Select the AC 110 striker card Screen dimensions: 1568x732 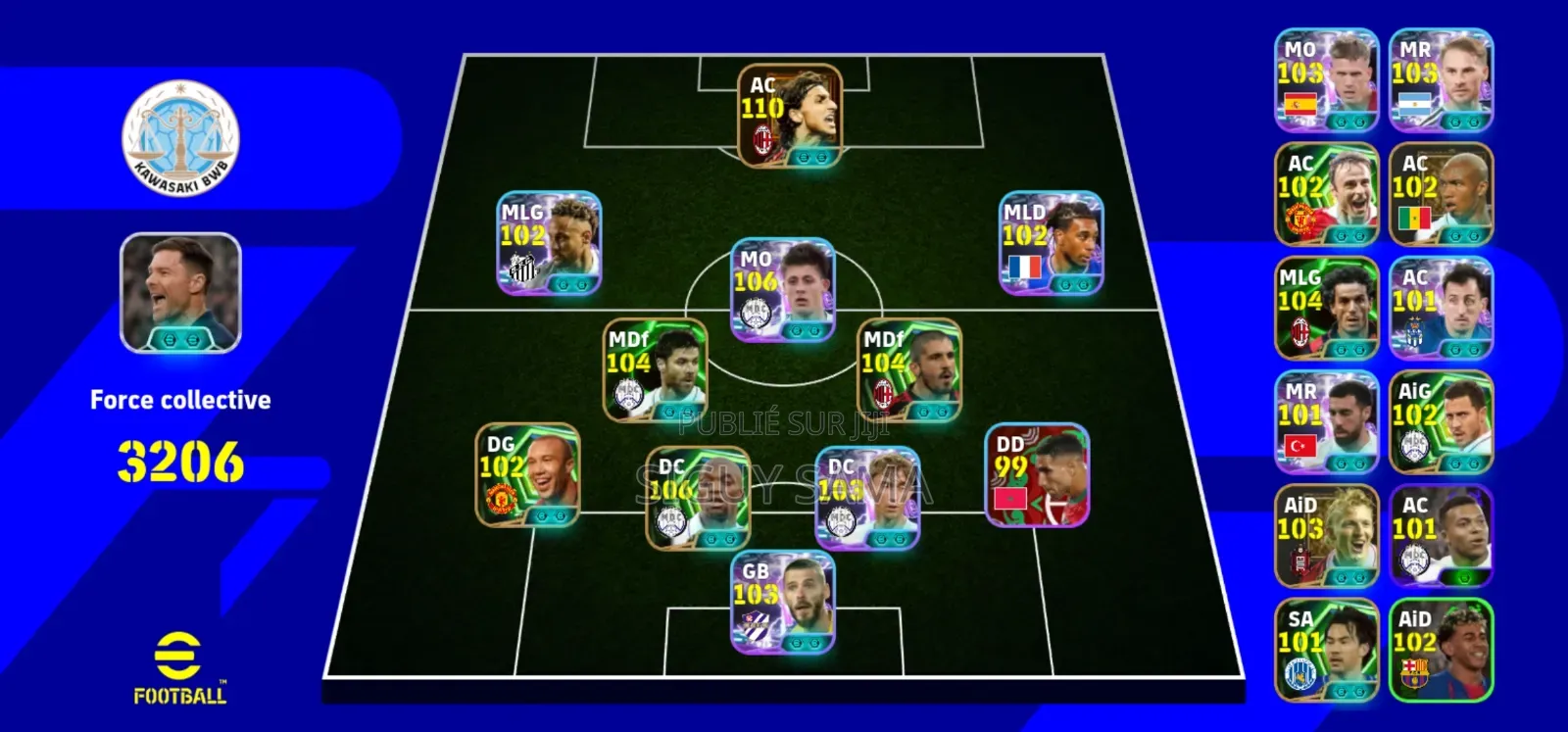(790, 116)
